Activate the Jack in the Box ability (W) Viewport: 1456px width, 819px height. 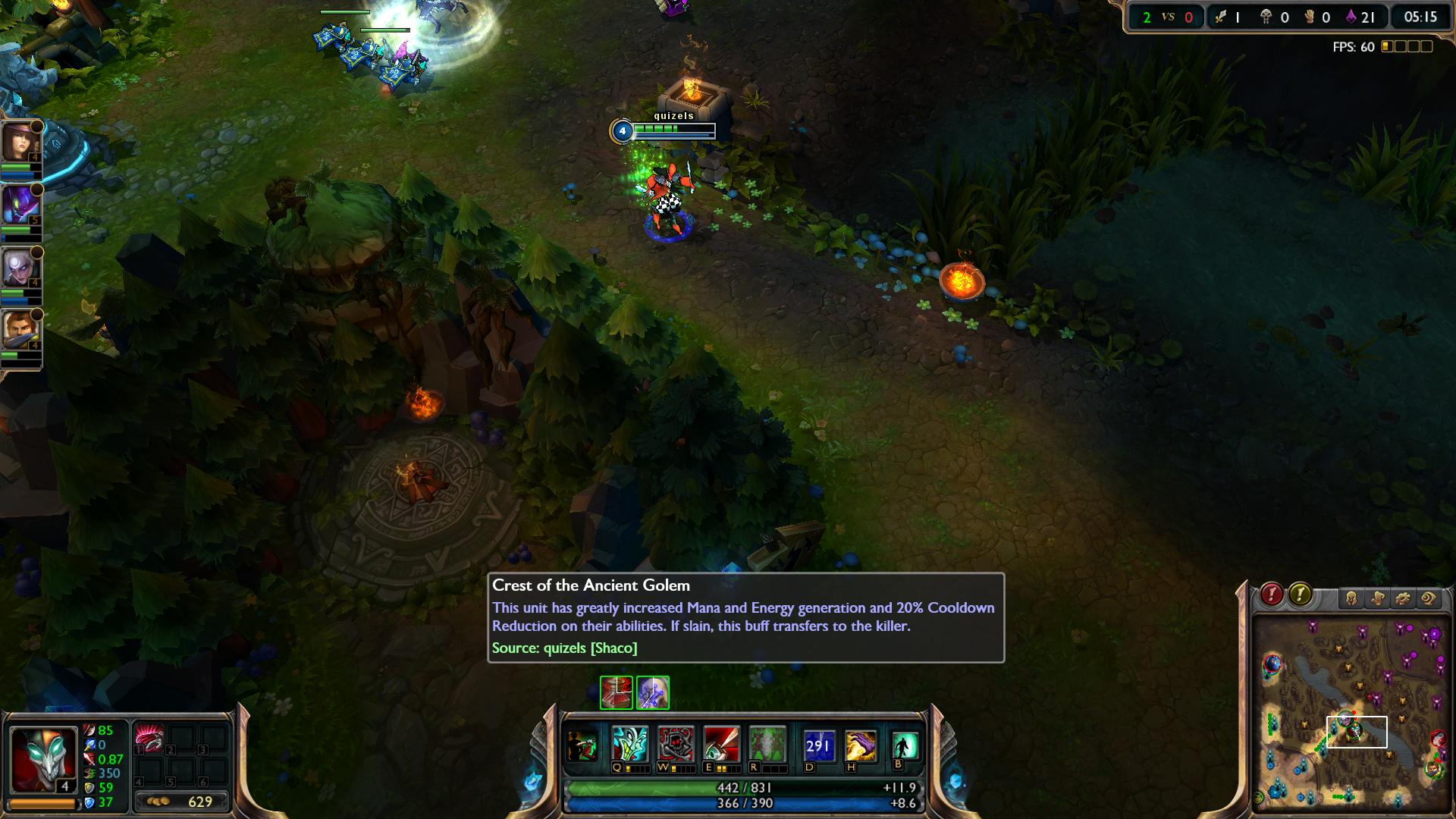(675, 745)
